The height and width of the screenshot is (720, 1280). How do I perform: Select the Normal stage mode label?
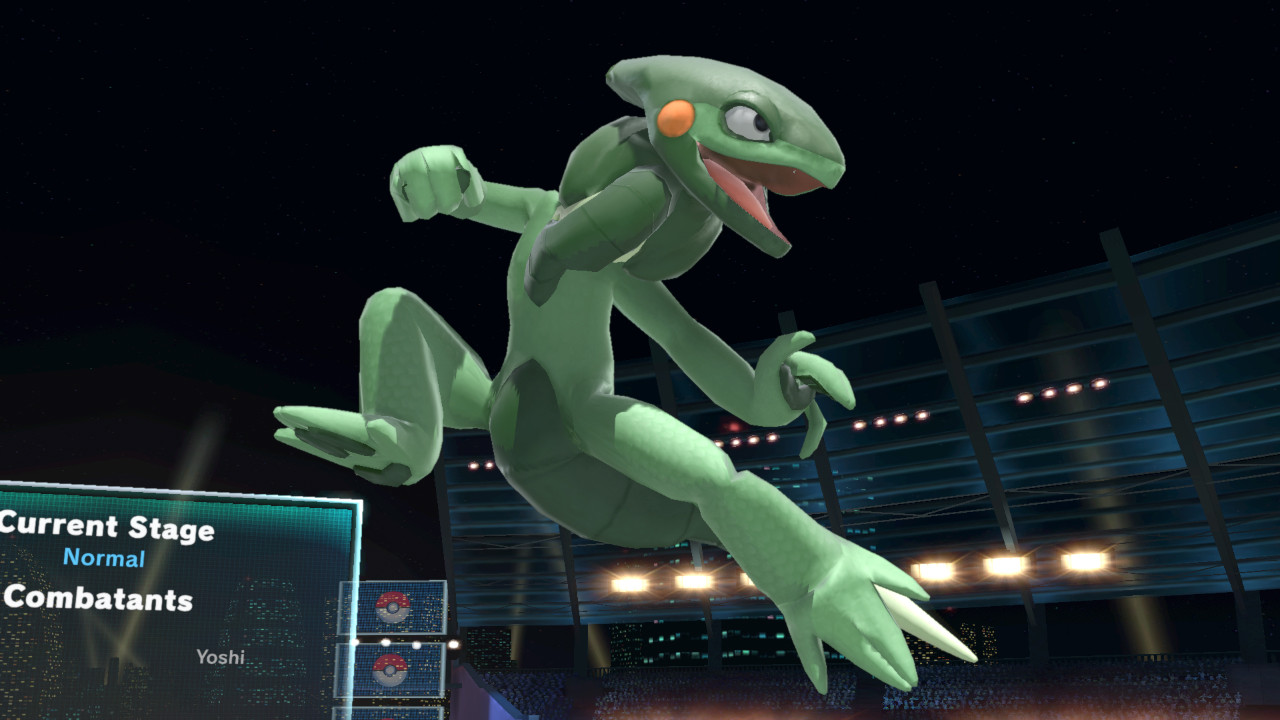point(105,557)
